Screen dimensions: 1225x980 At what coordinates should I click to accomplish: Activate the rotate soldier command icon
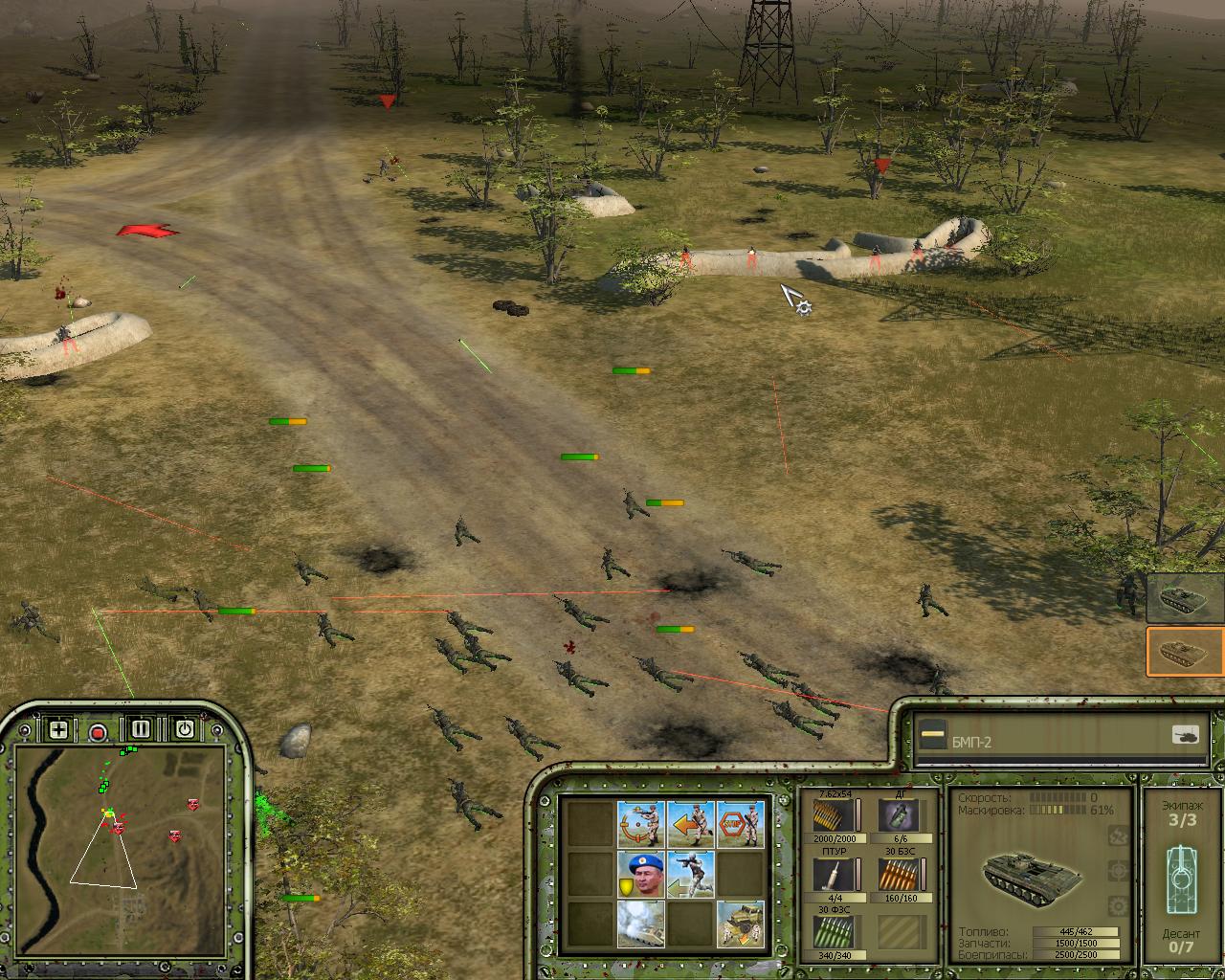(641, 824)
